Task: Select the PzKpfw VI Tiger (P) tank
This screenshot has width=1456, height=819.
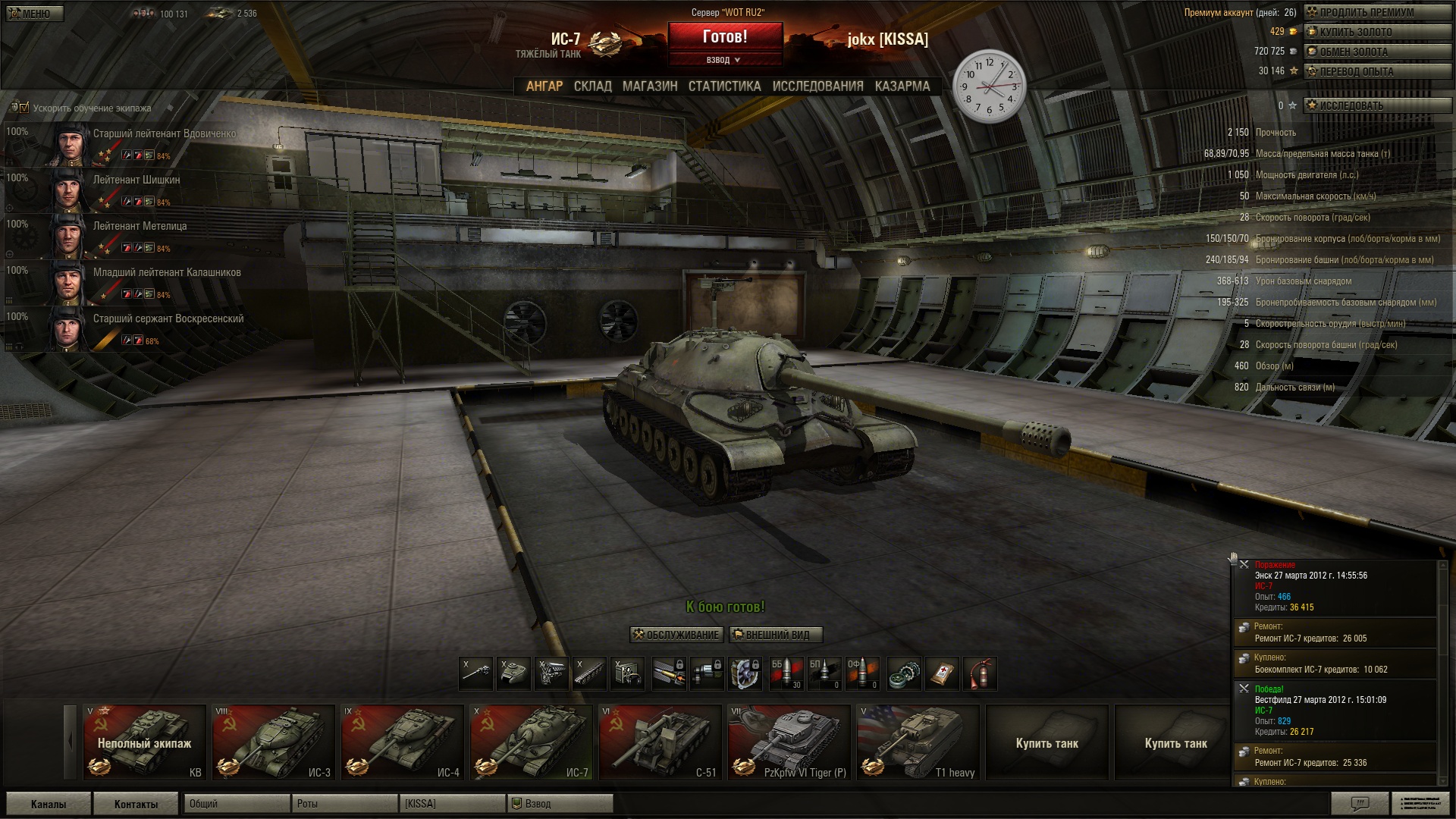Action: [789, 742]
